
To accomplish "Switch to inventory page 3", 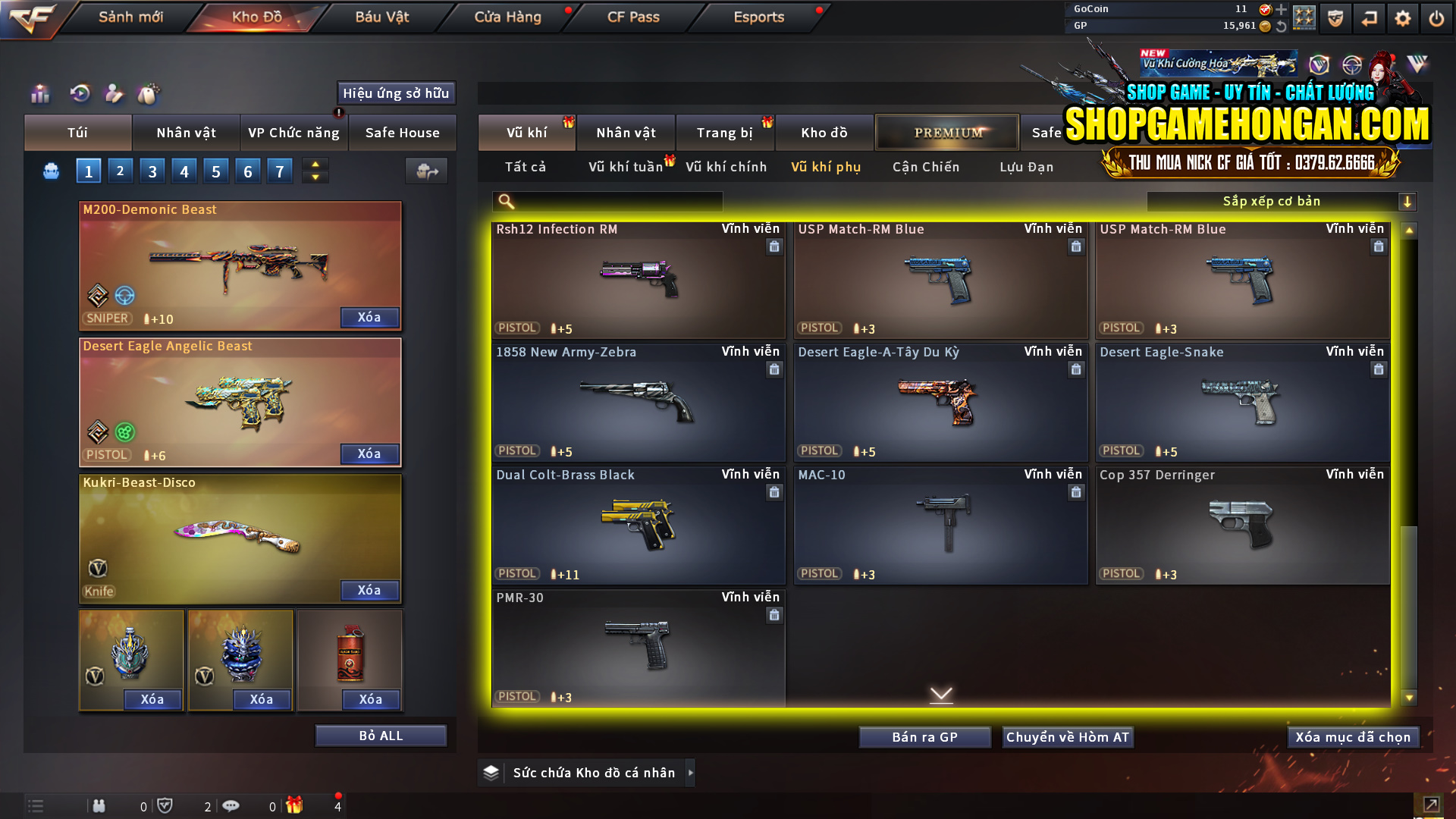I will tap(152, 171).
